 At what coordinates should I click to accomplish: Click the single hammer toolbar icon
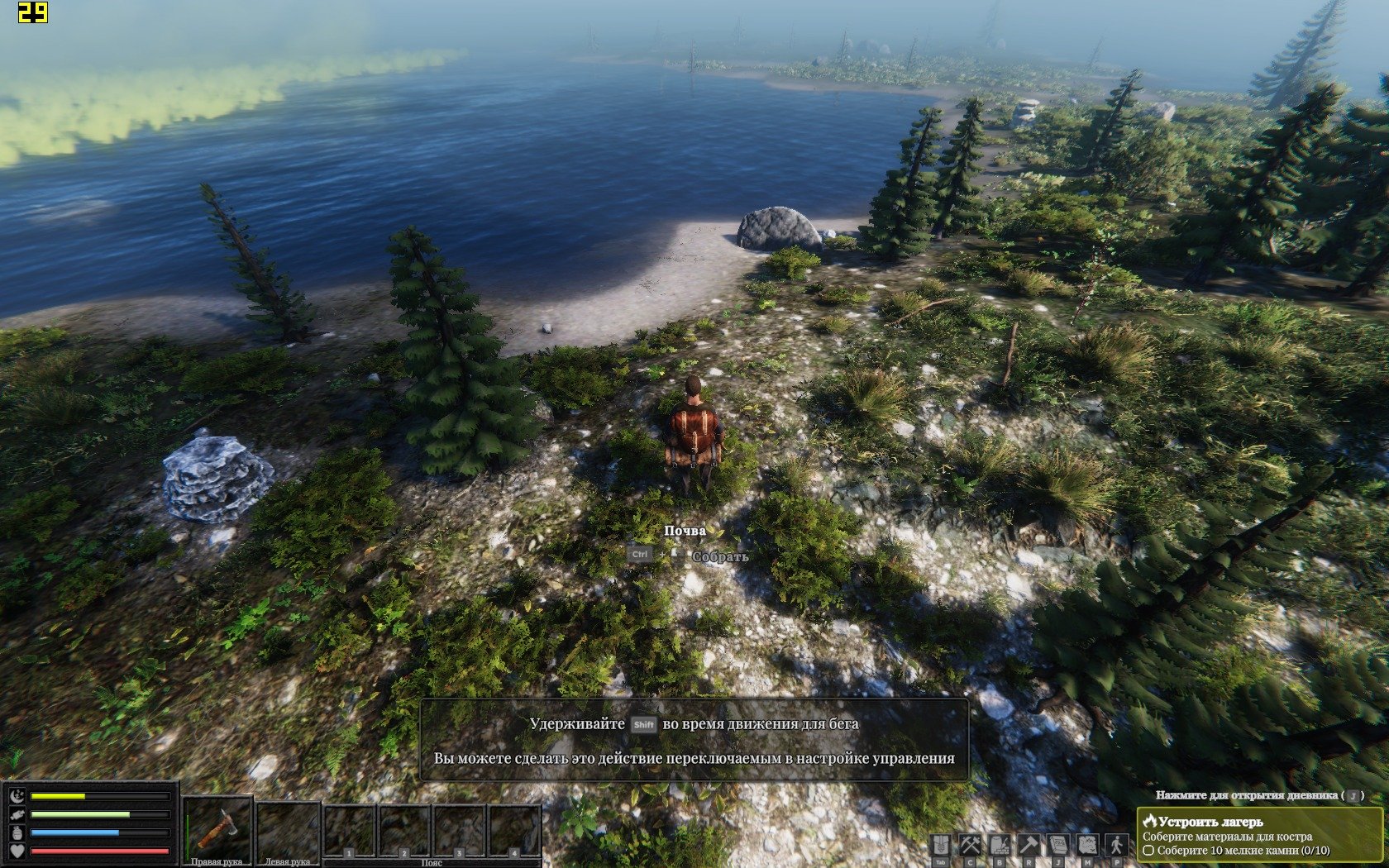point(1029,846)
